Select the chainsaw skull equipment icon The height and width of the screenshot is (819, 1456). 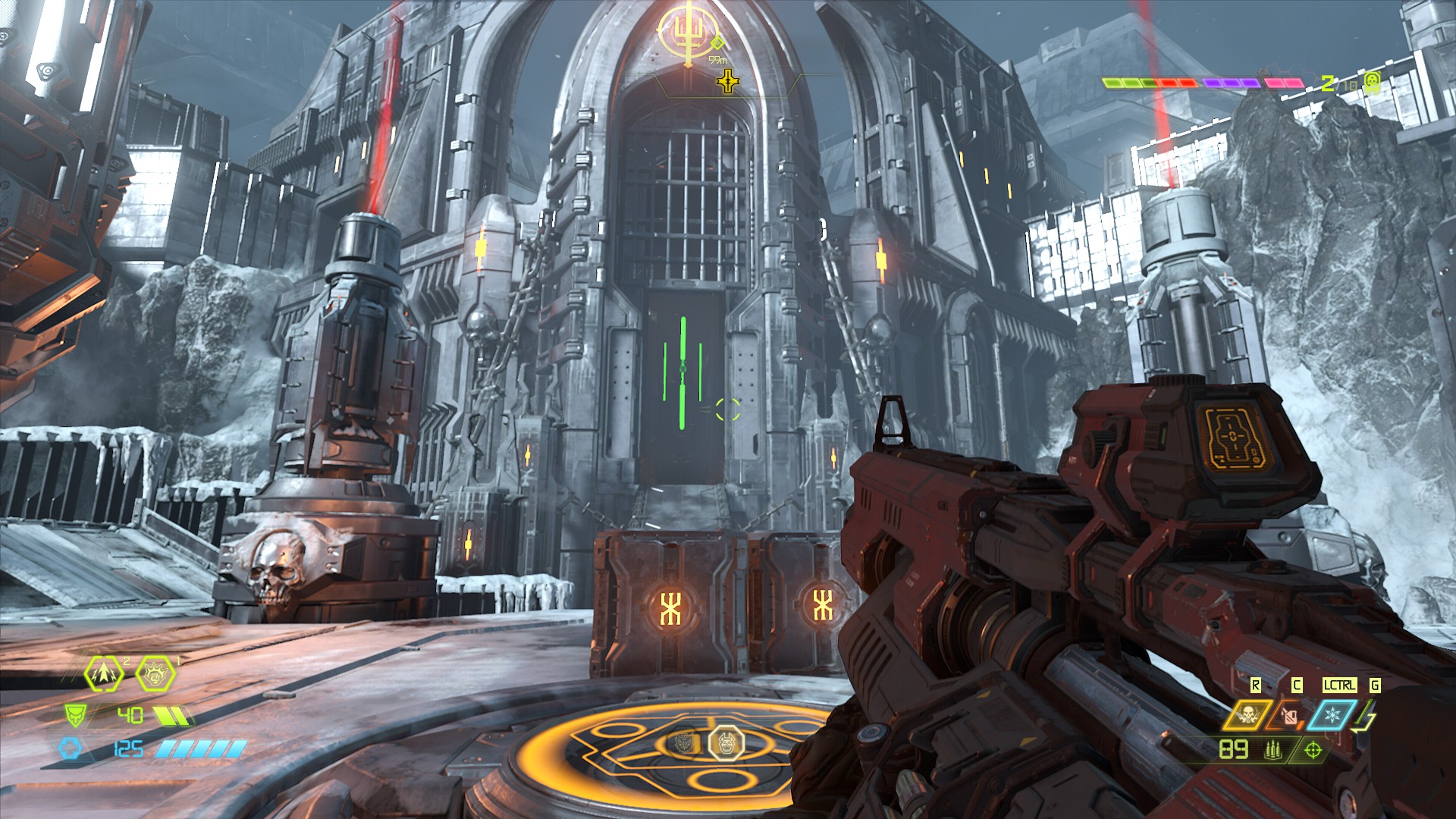[1247, 715]
